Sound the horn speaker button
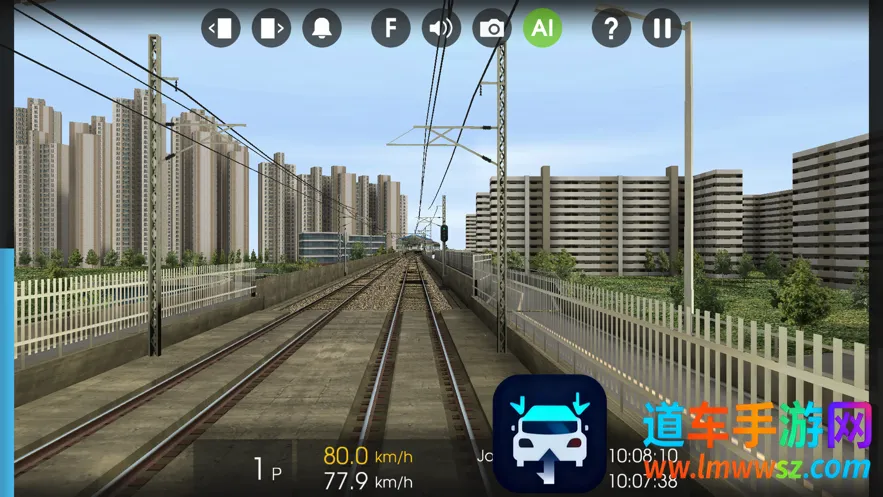Viewport: 883px width, 497px height. [441, 28]
